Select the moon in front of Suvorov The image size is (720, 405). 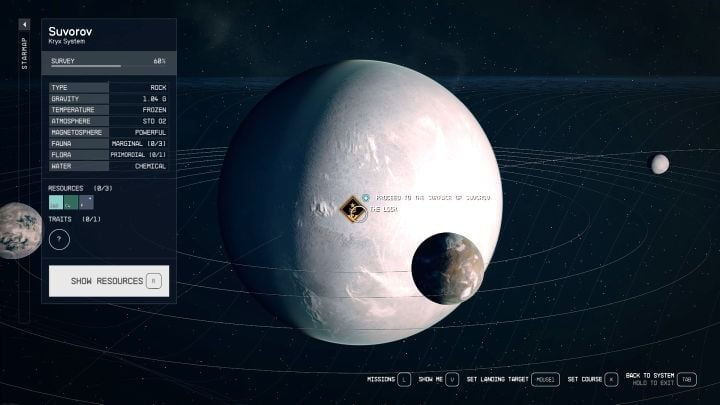pos(447,268)
